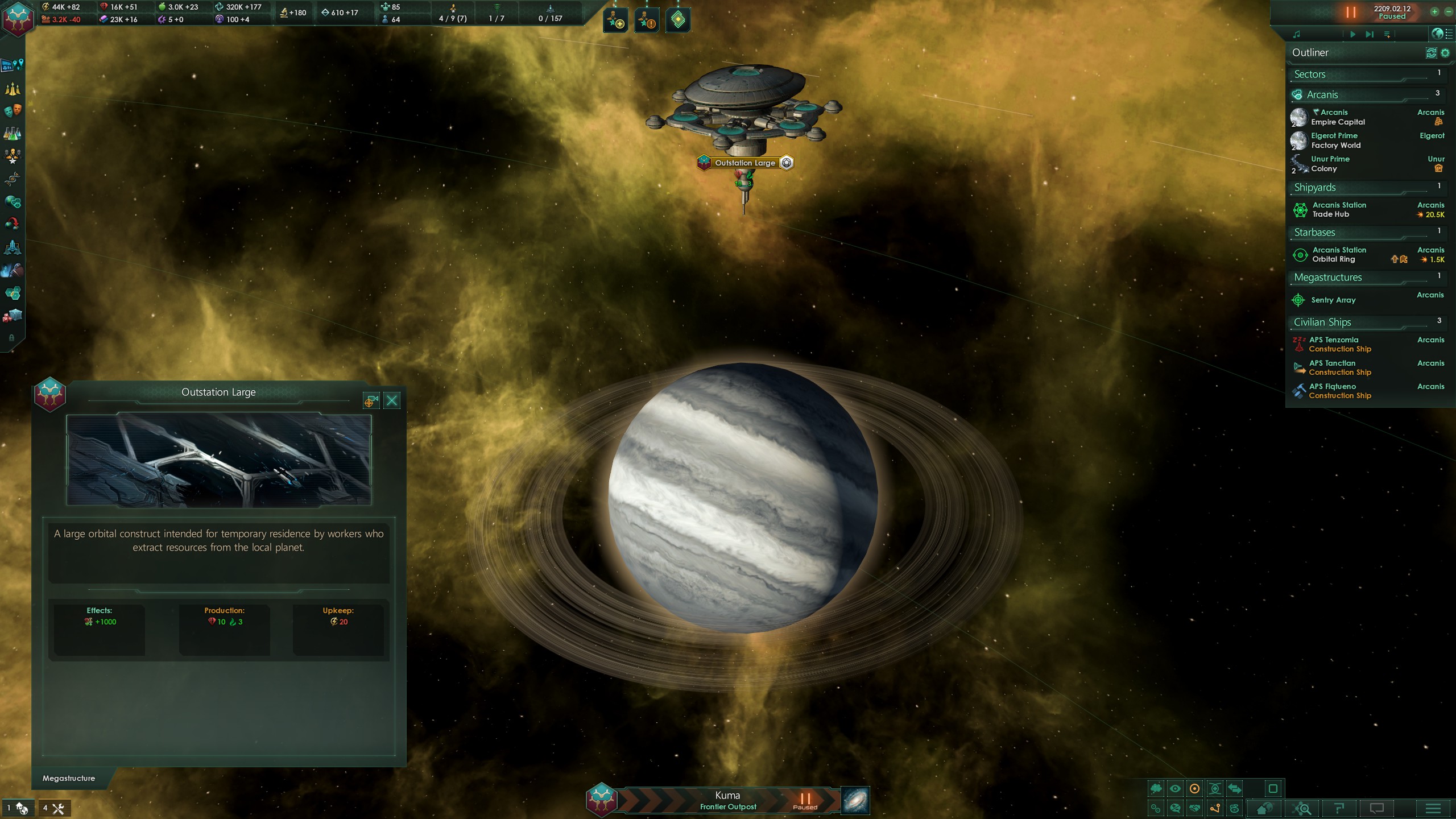Increase game speed with plus button

coord(1434,12)
